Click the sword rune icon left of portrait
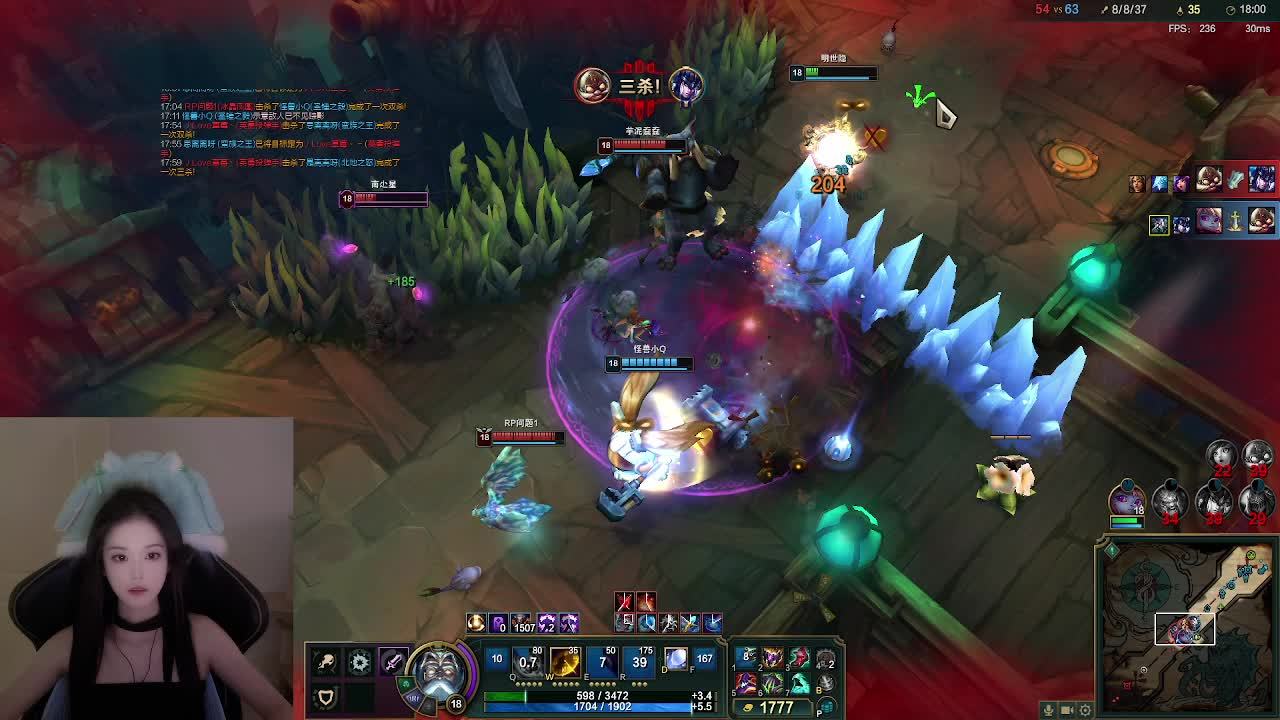 [x=392, y=662]
